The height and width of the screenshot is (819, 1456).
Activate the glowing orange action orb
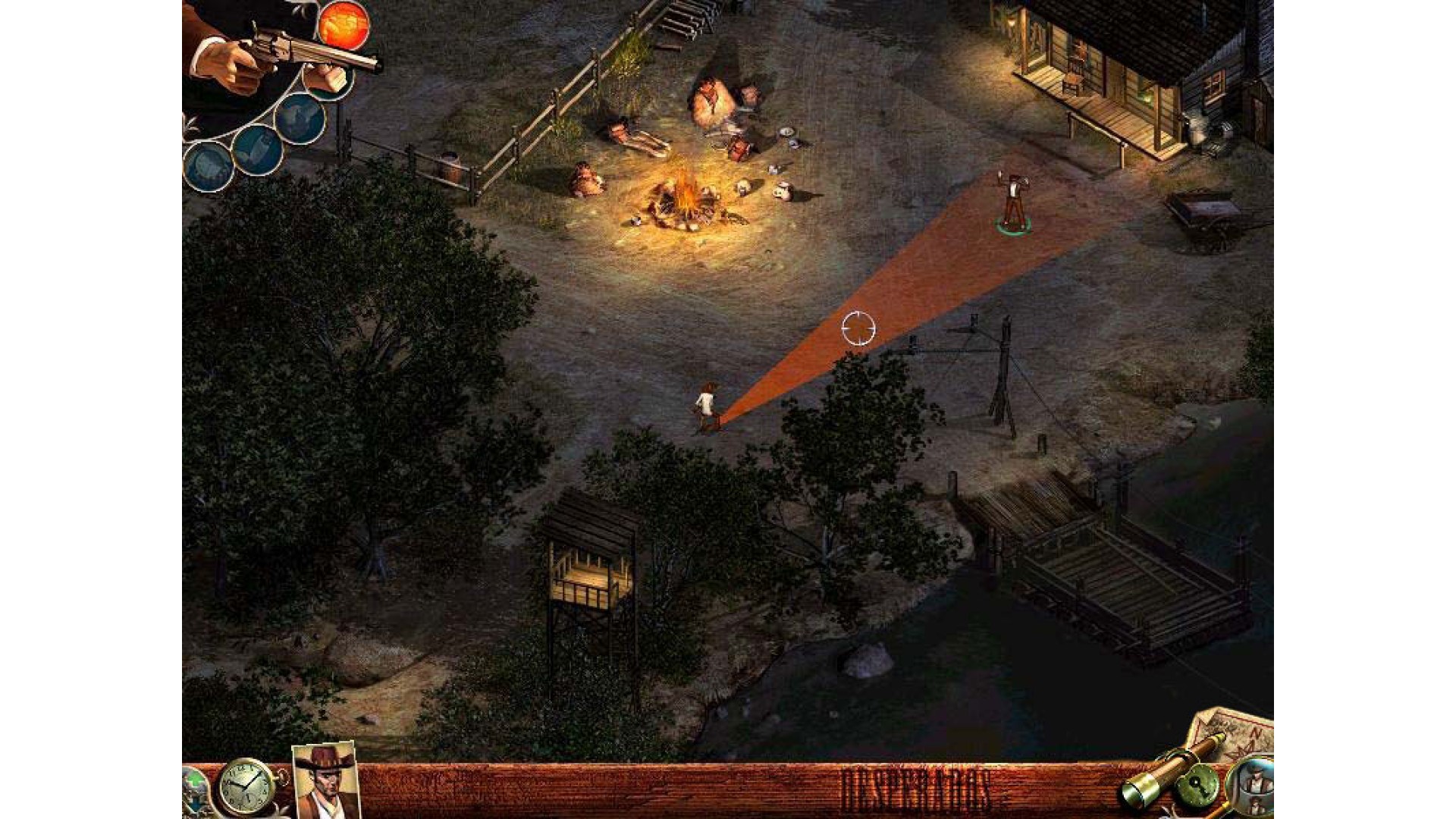(x=344, y=24)
